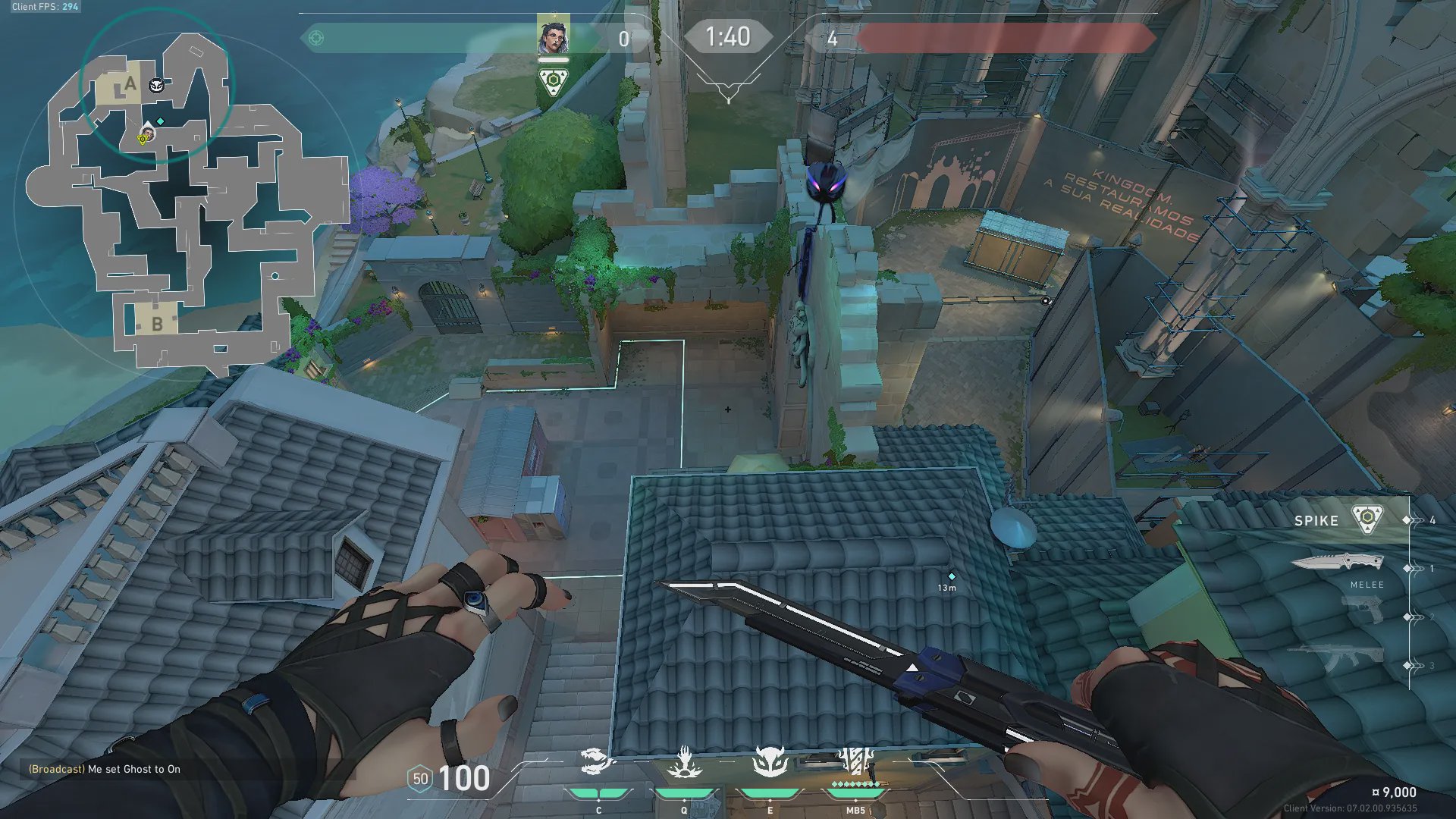The image size is (1456, 819).
Task: Activate the Prowler ability icon
Action: [x=598, y=762]
